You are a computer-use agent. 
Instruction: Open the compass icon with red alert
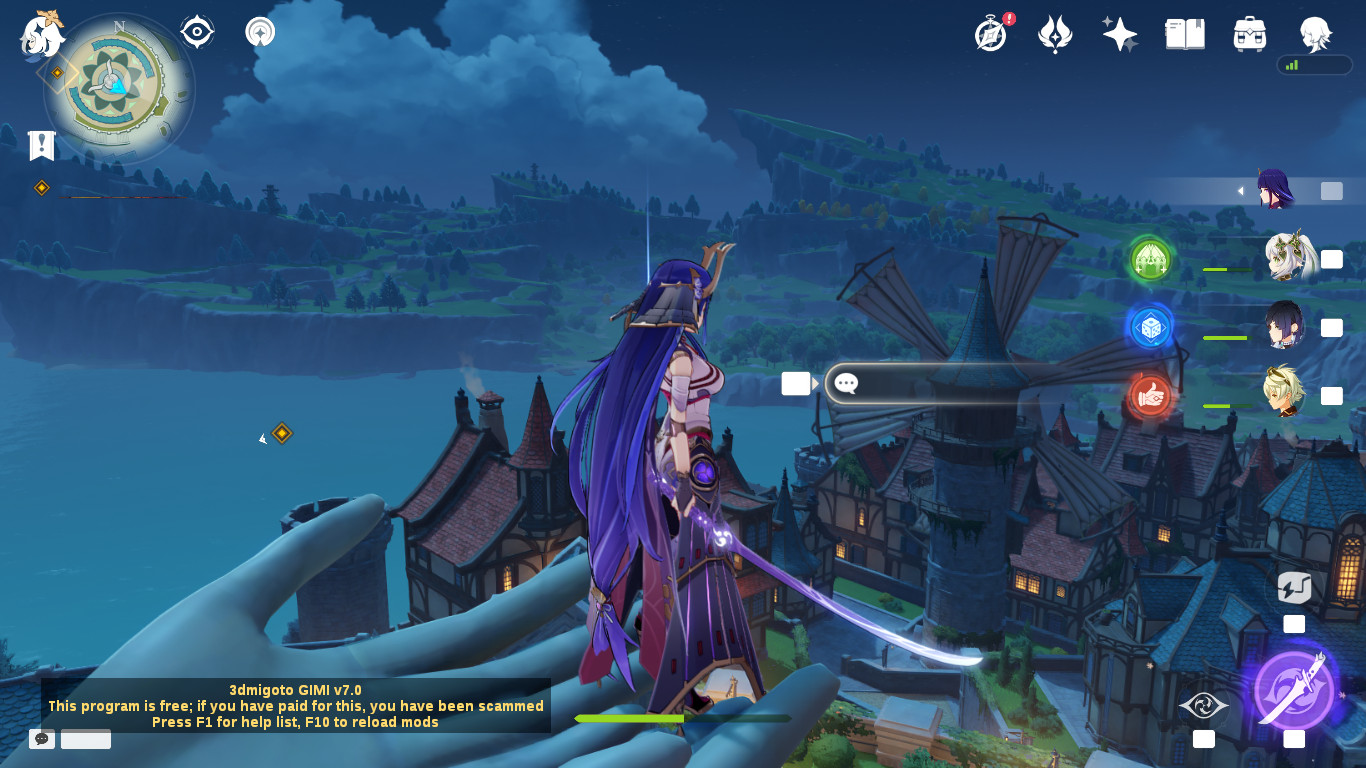[x=991, y=34]
